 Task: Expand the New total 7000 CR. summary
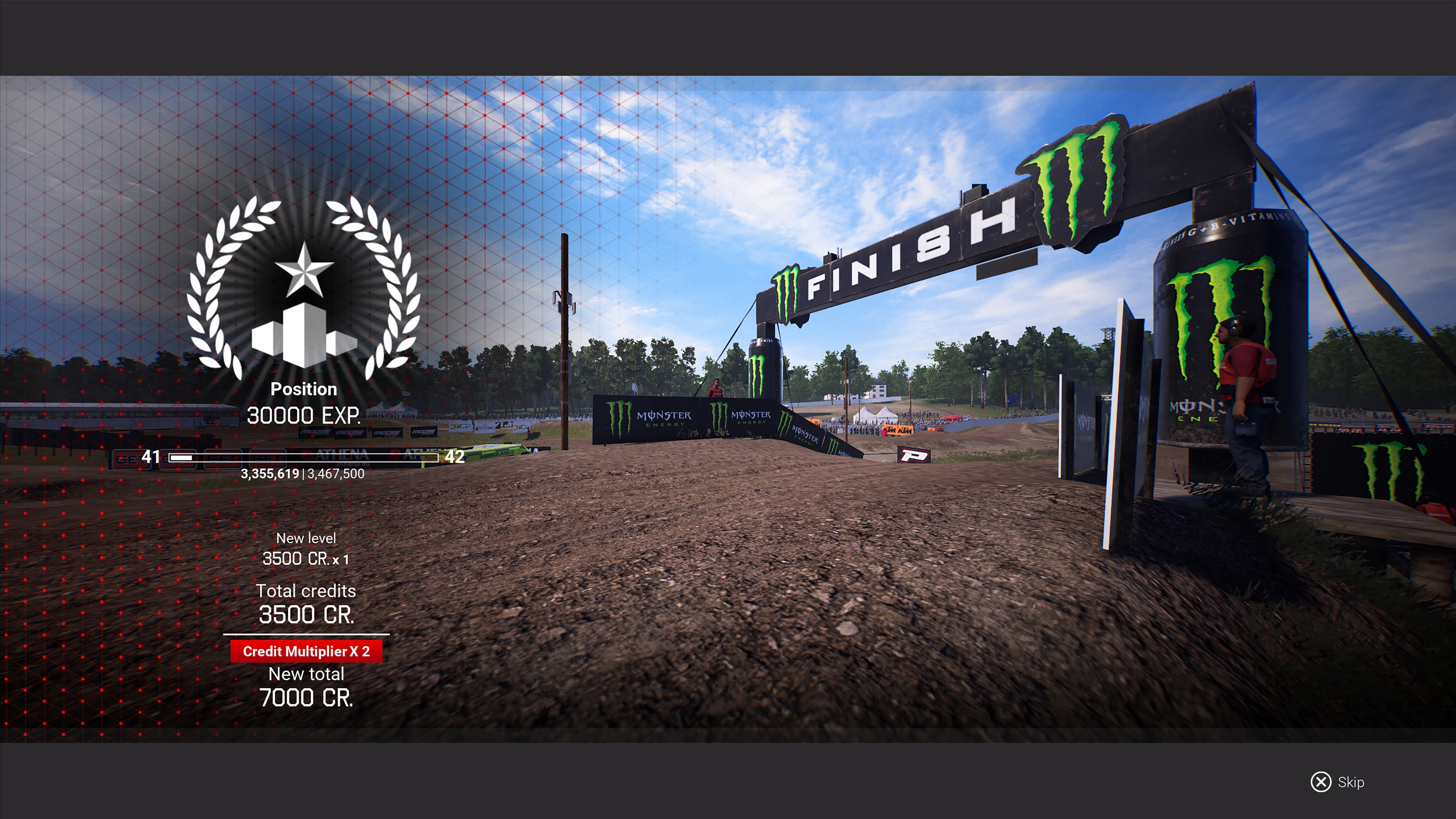pos(306,674)
